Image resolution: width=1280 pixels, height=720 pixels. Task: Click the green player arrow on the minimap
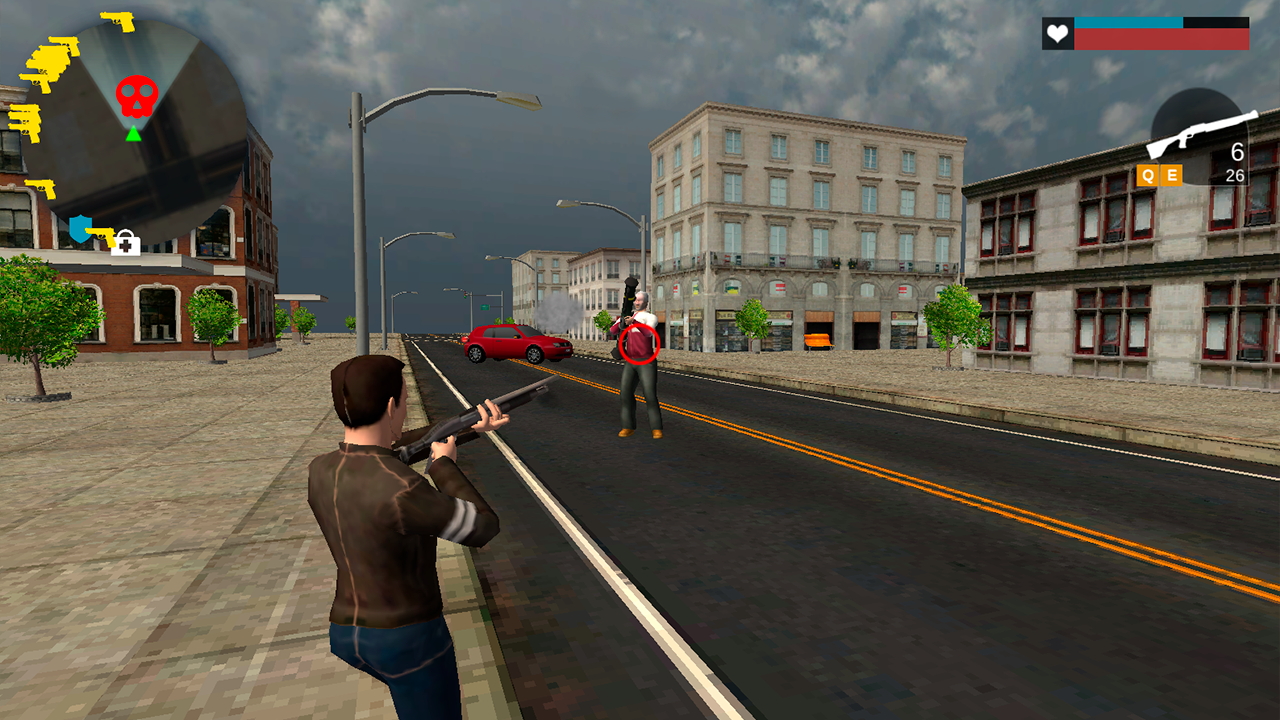[x=133, y=135]
